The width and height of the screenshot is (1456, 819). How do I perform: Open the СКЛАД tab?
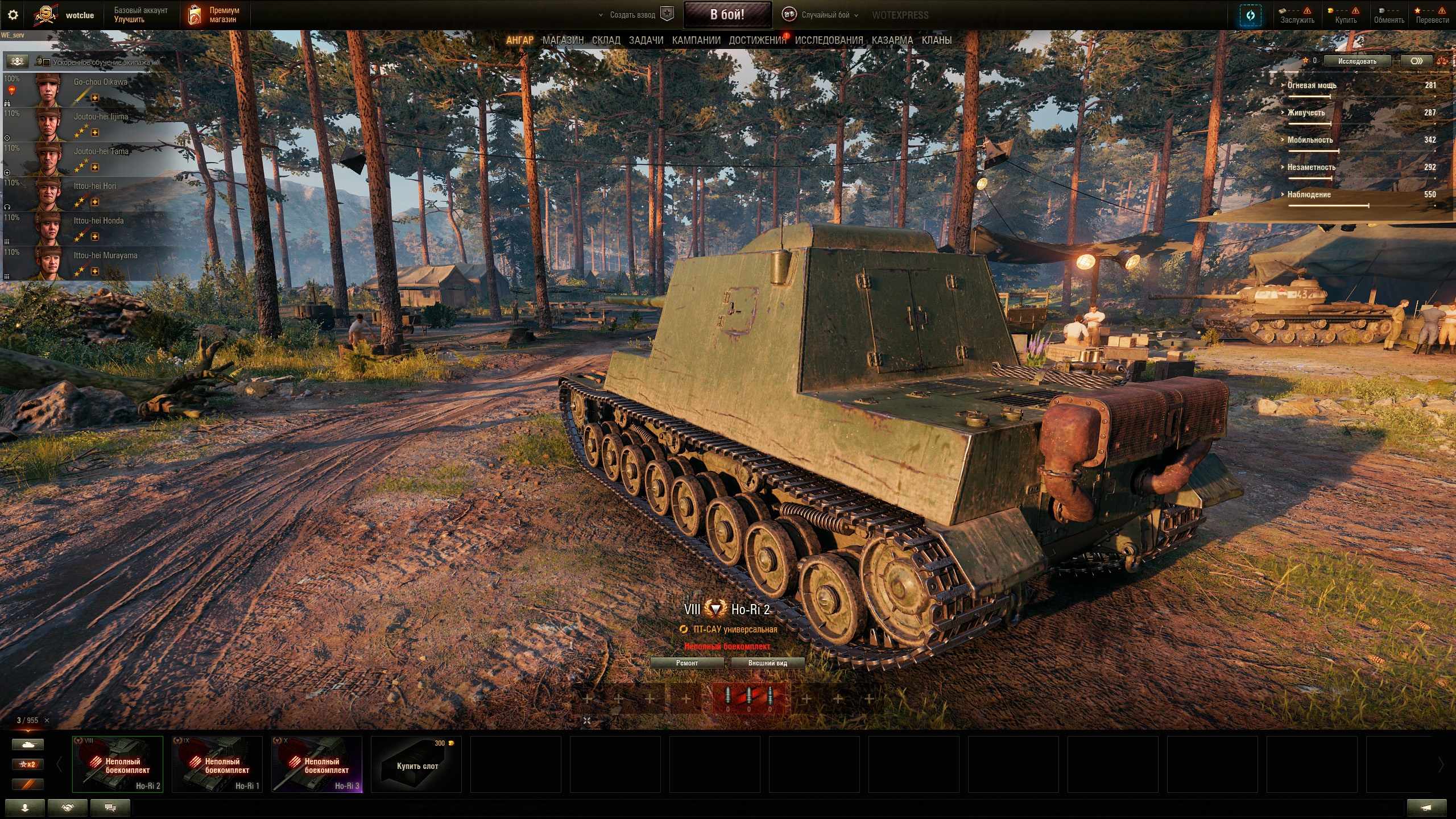coord(606,40)
